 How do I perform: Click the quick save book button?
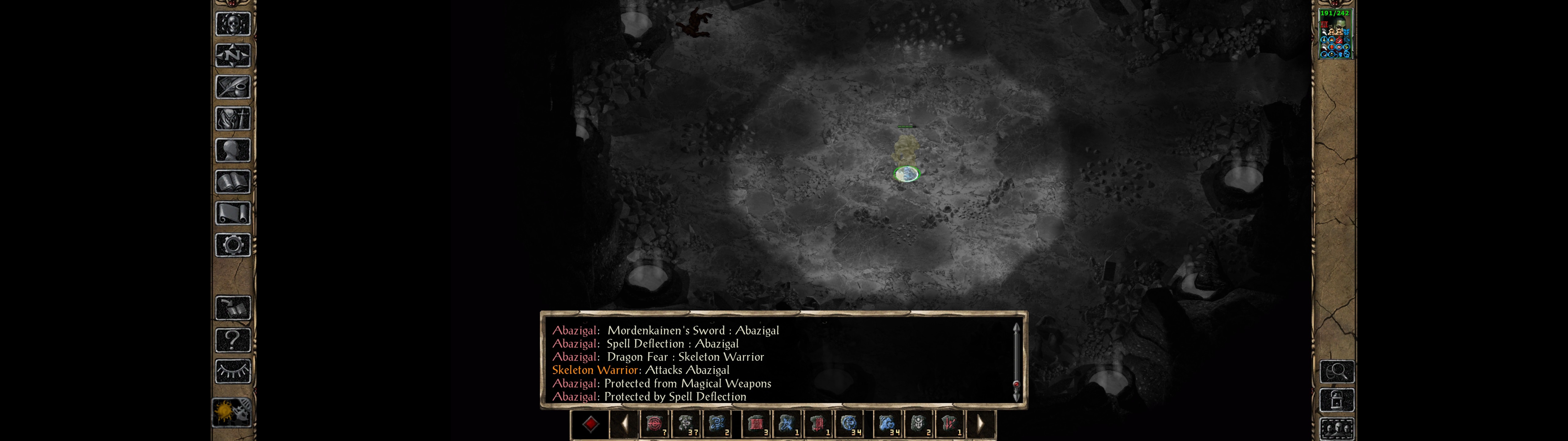[232, 308]
